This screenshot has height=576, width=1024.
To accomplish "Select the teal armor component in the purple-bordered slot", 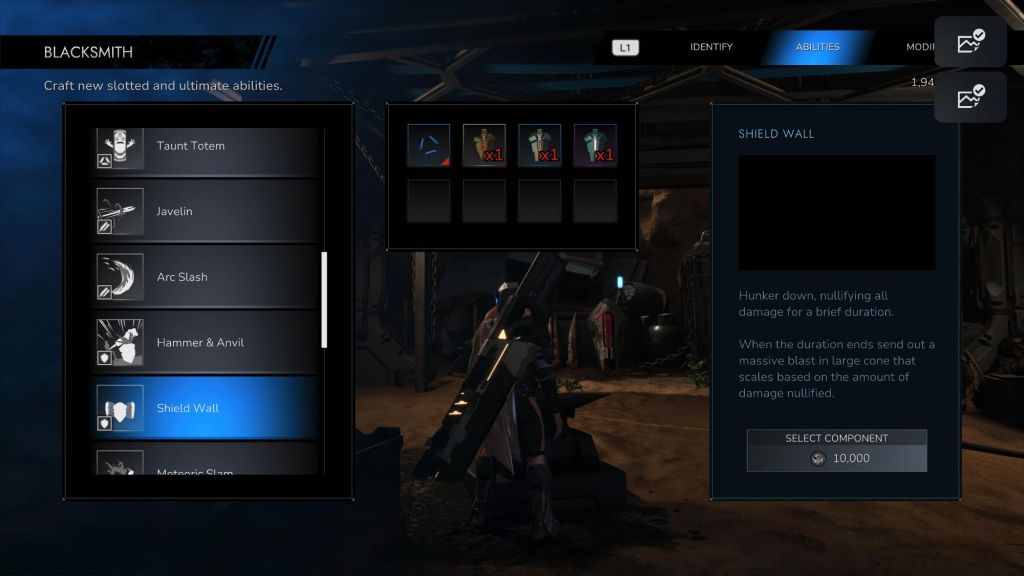I will (595, 145).
